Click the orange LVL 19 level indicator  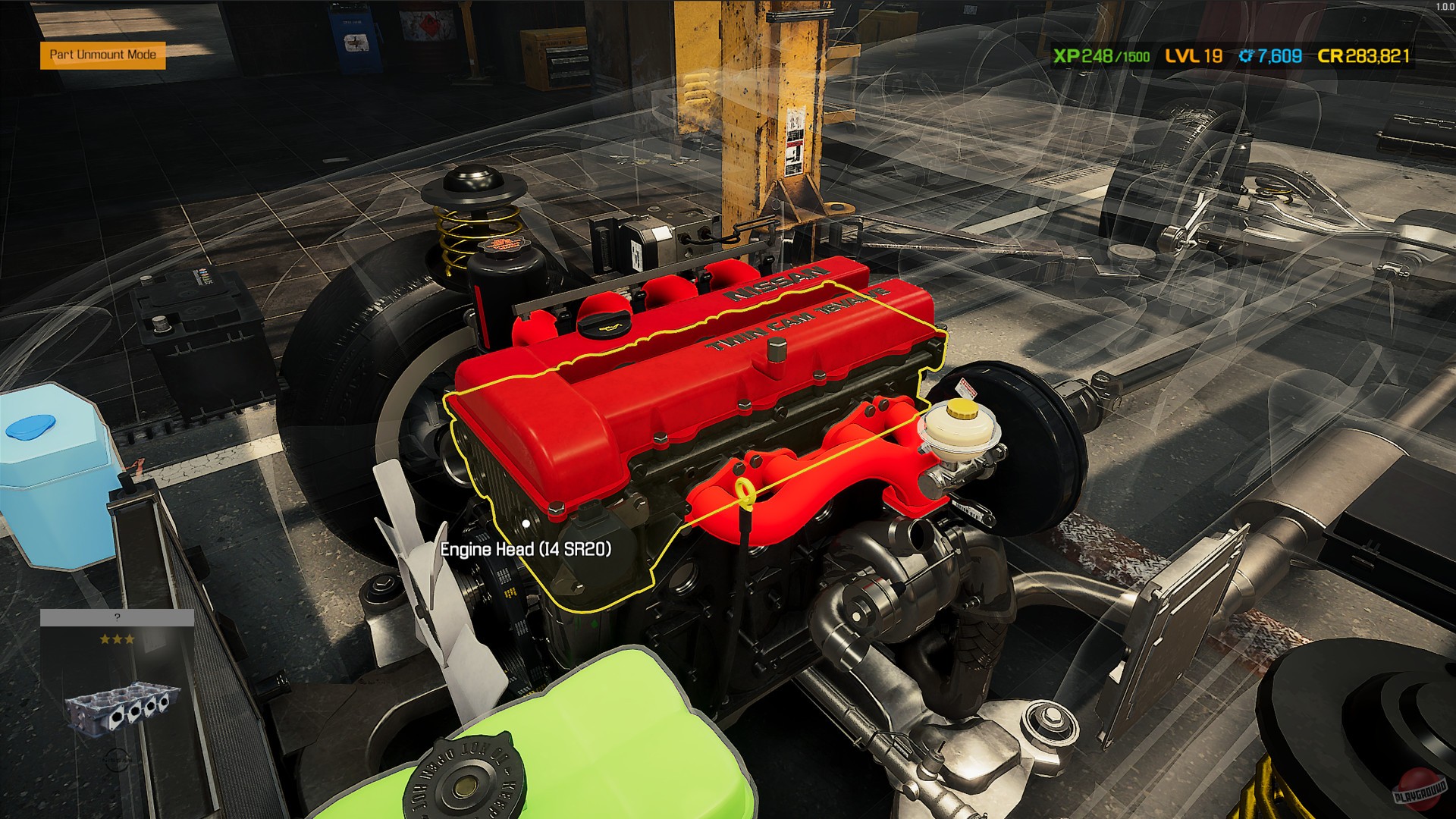(x=1192, y=56)
